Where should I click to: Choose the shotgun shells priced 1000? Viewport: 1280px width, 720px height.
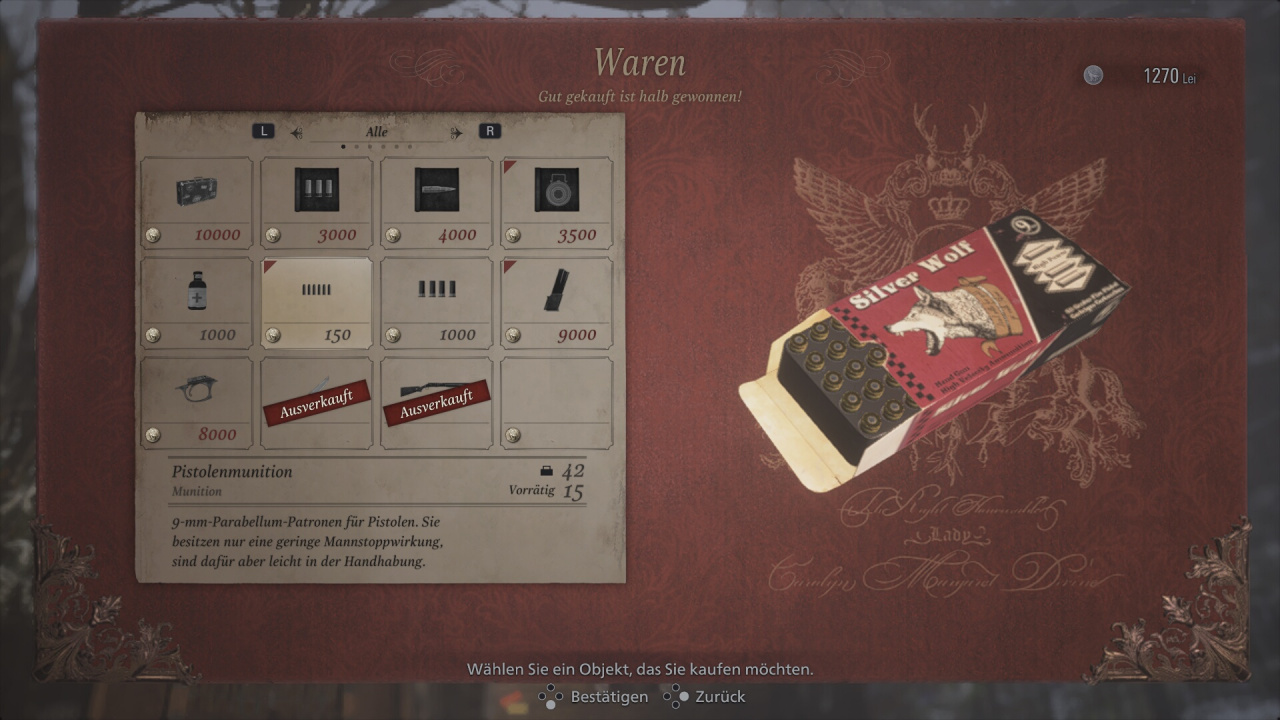[x=437, y=302]
